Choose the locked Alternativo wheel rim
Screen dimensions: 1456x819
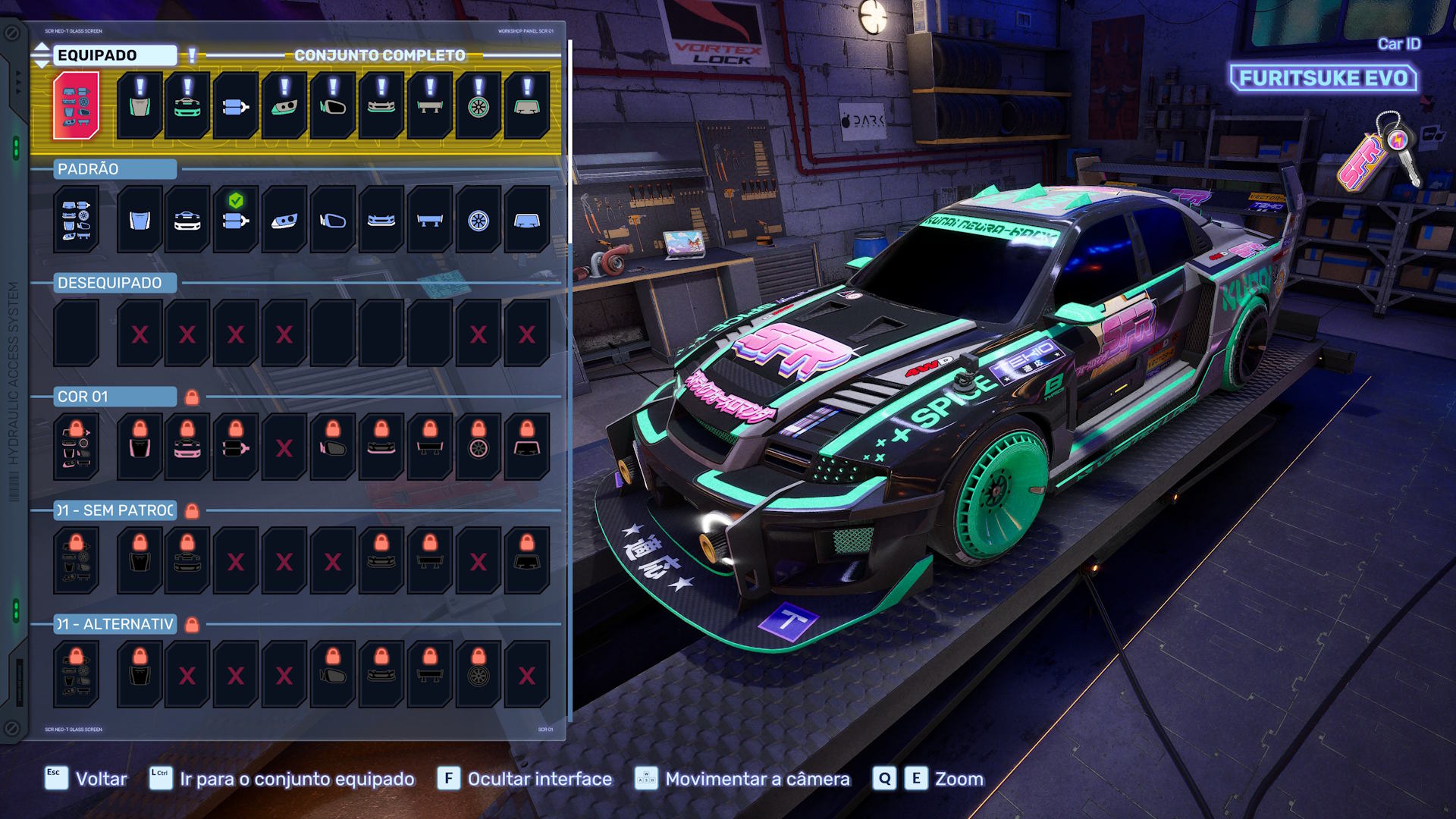[479, 674]
